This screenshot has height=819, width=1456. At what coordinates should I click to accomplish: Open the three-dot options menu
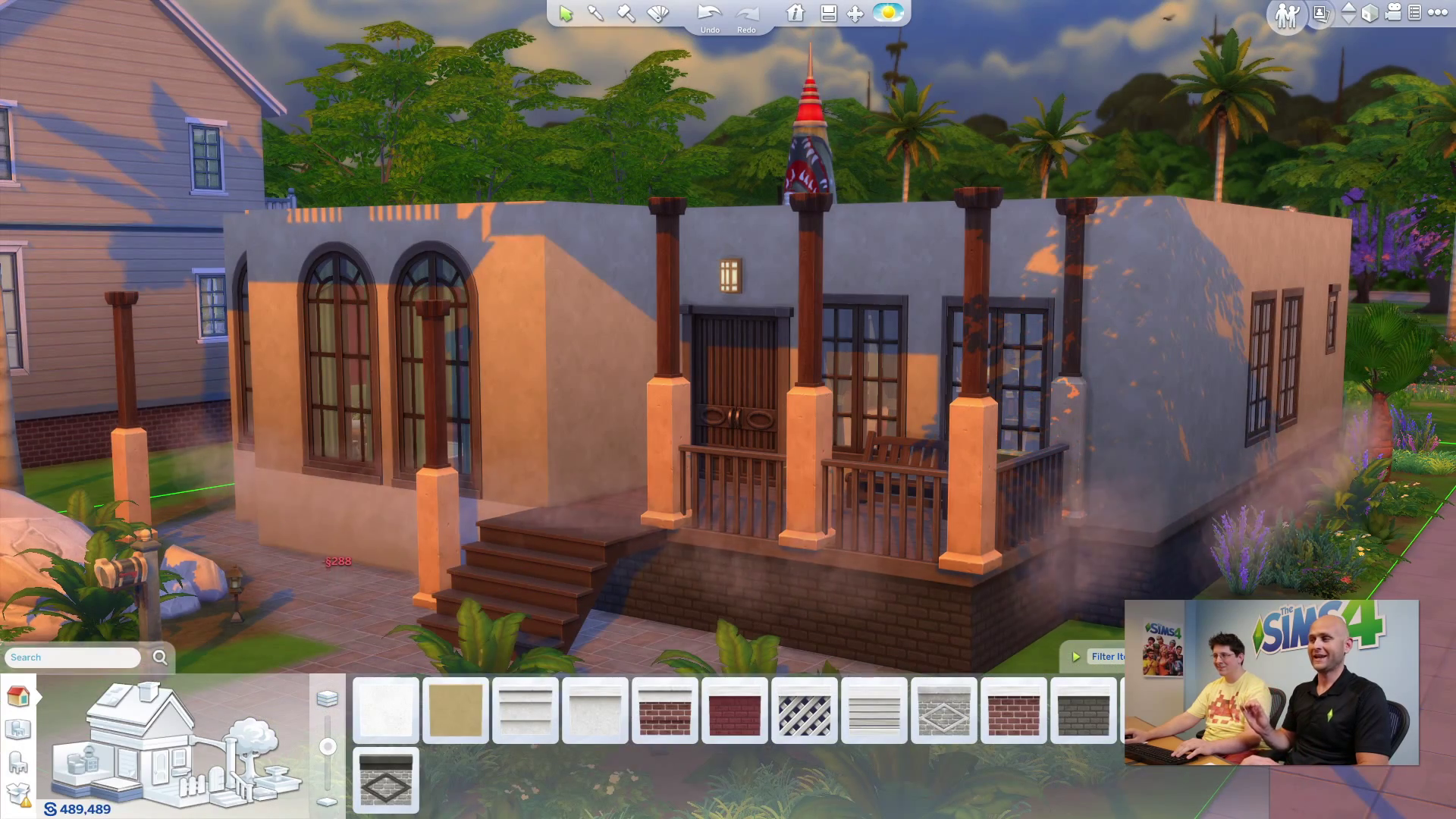[x=1437, y=13]
